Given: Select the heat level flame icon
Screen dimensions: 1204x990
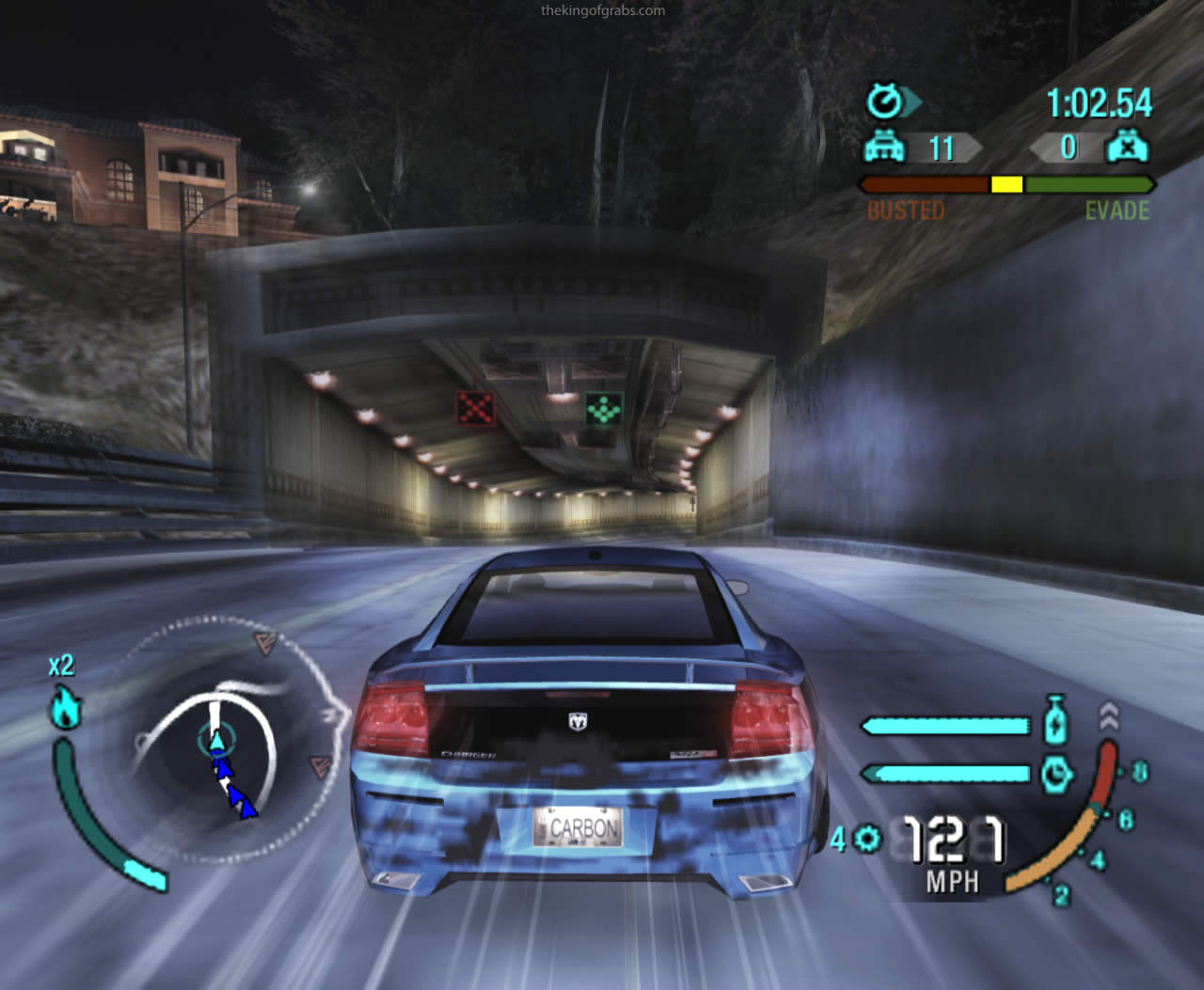Looking at the screenshot, I should click(66, 707).
